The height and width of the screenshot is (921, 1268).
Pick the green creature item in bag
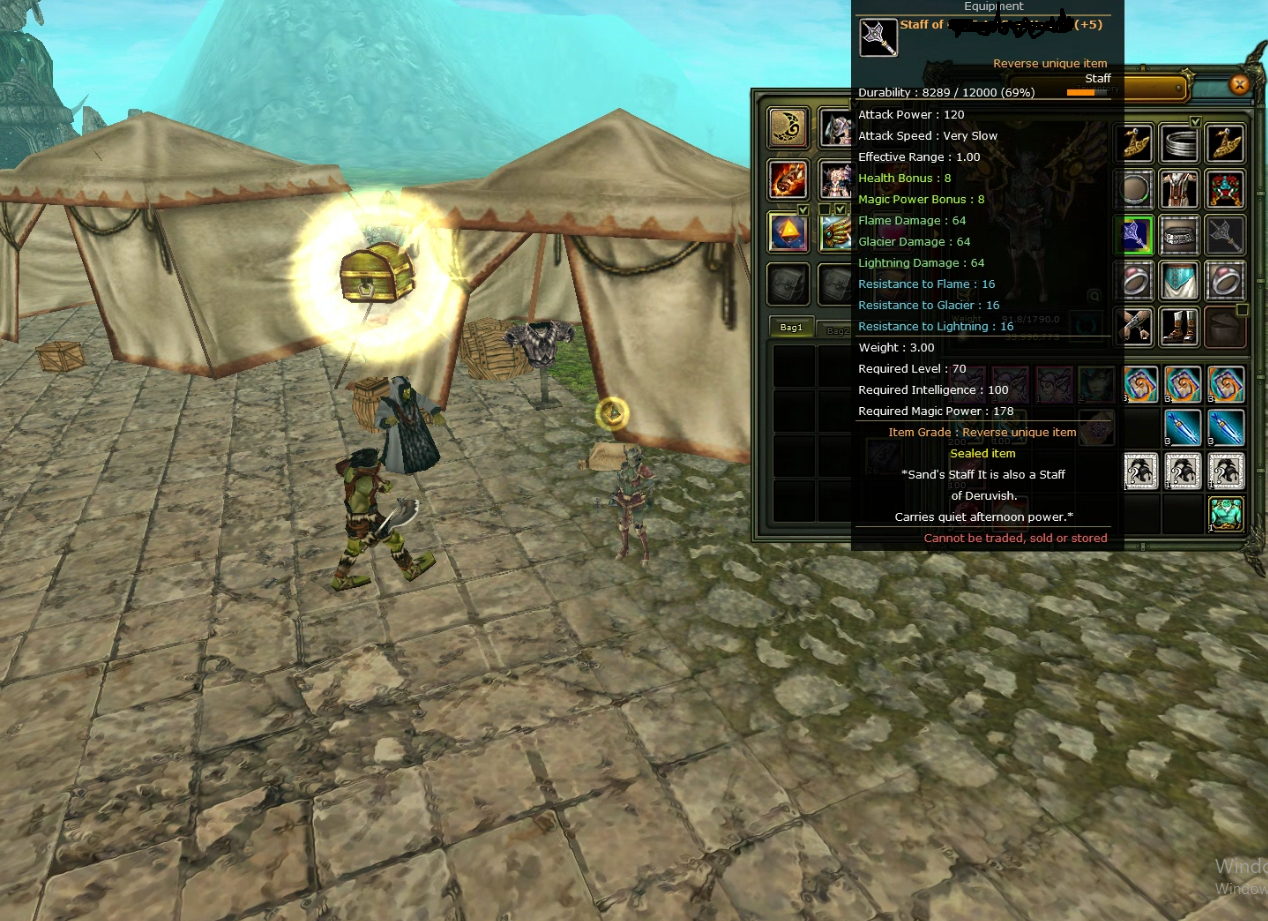[x=1225, y=514]
